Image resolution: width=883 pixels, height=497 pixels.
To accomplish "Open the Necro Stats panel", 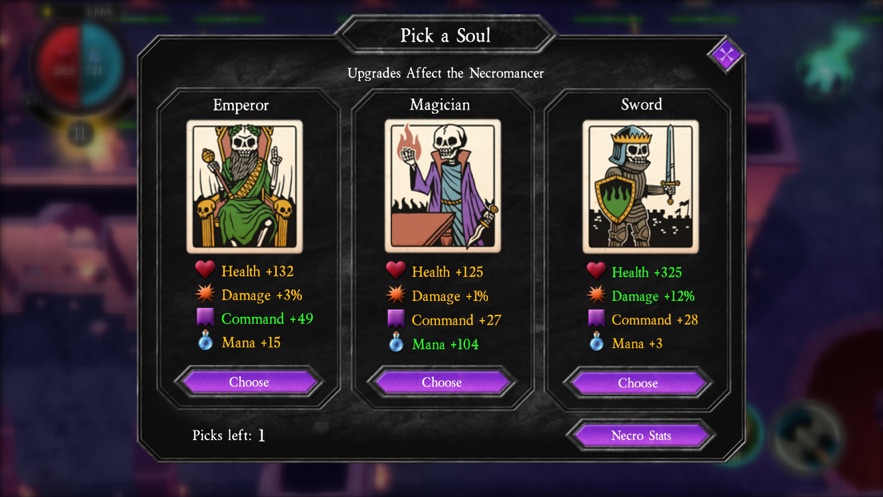I will [640, 435].
